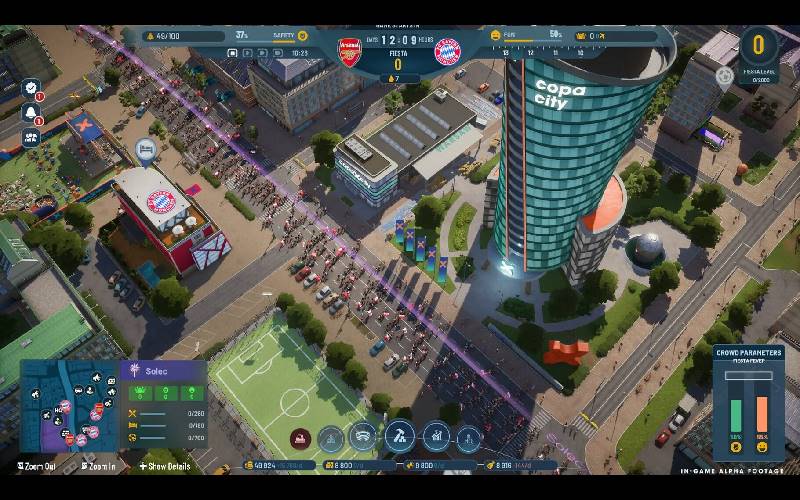
Task: Click the Bayern Munich club crest
Action: pos(447,51)
